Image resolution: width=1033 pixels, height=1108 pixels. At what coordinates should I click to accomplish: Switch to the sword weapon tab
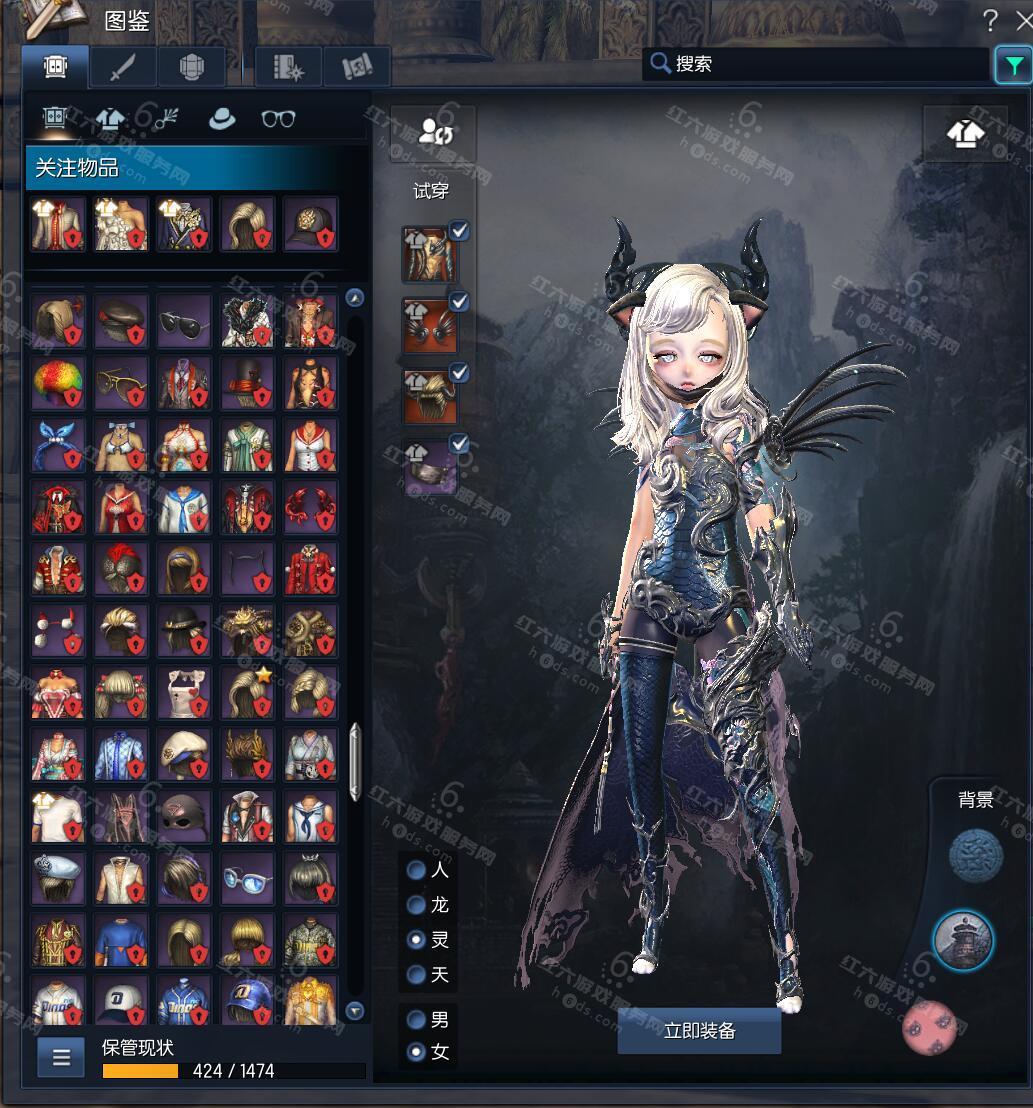[x=123, y=67]
